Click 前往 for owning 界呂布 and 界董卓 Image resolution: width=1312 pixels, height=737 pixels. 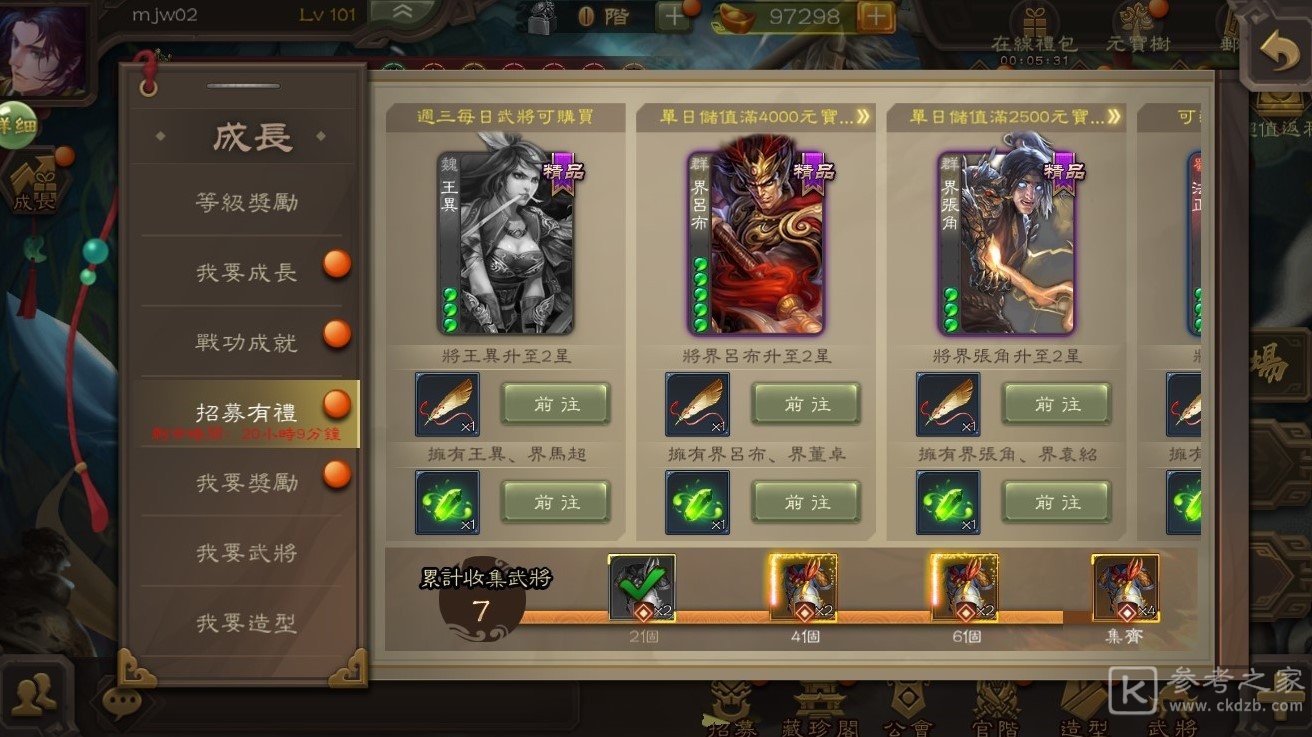pos(806,502)
